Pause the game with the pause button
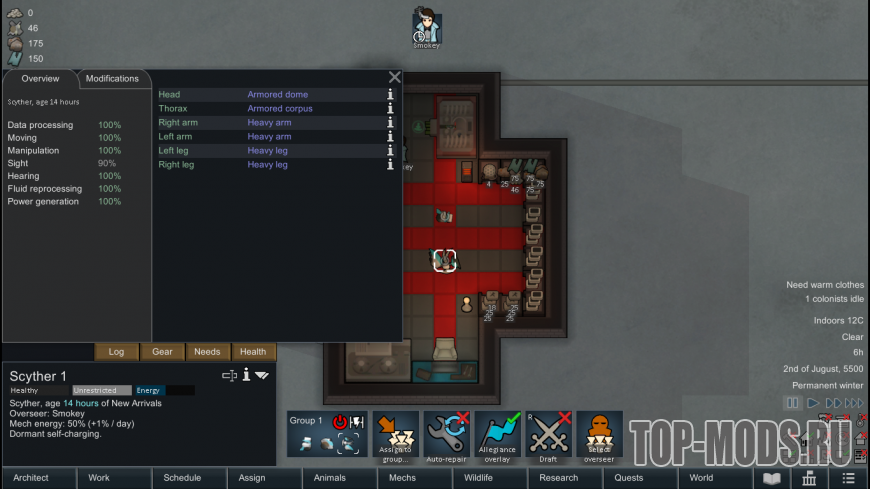 [792, 403]
